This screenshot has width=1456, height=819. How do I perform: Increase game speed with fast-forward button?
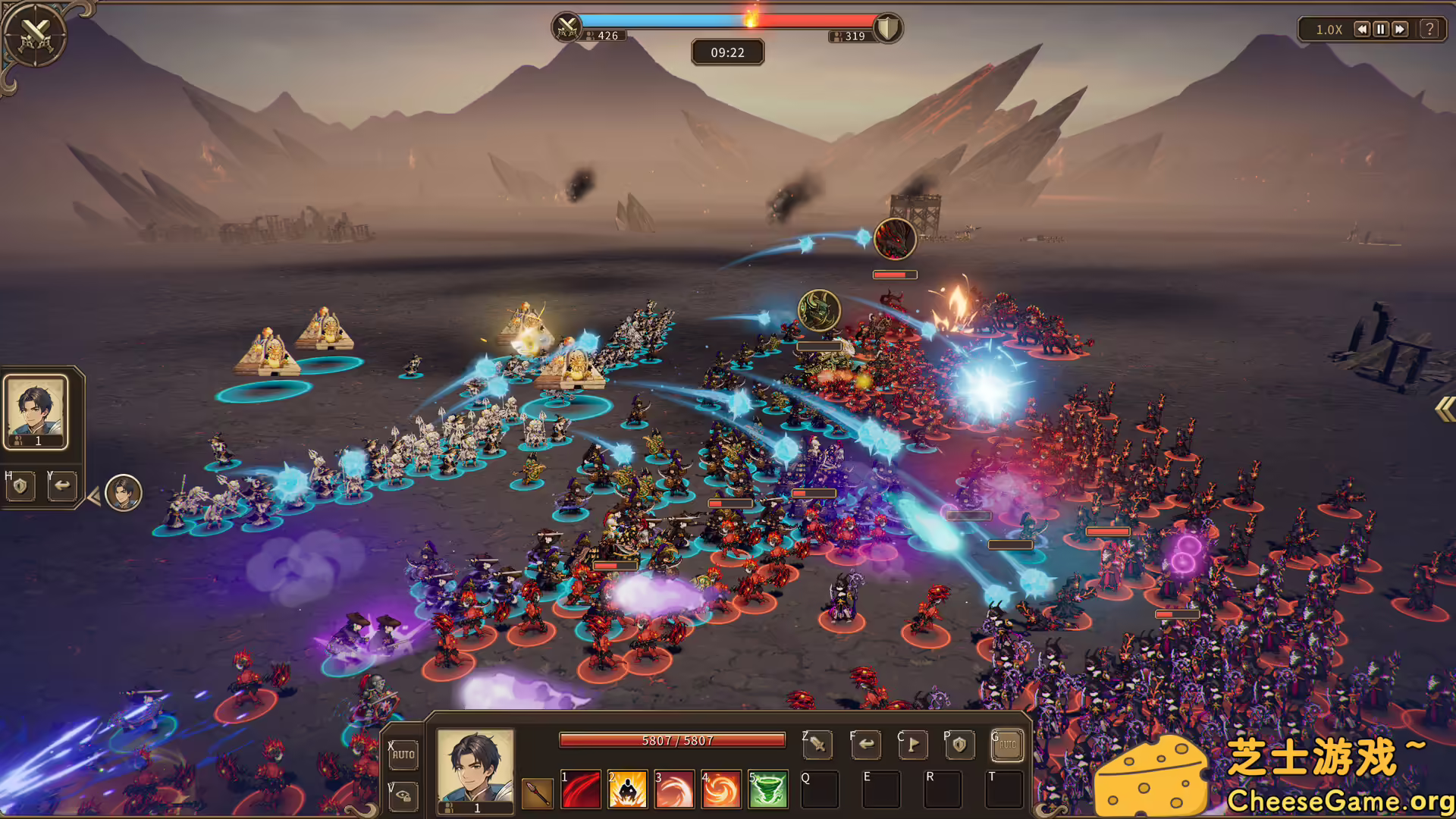click(x=1400, y=30)
